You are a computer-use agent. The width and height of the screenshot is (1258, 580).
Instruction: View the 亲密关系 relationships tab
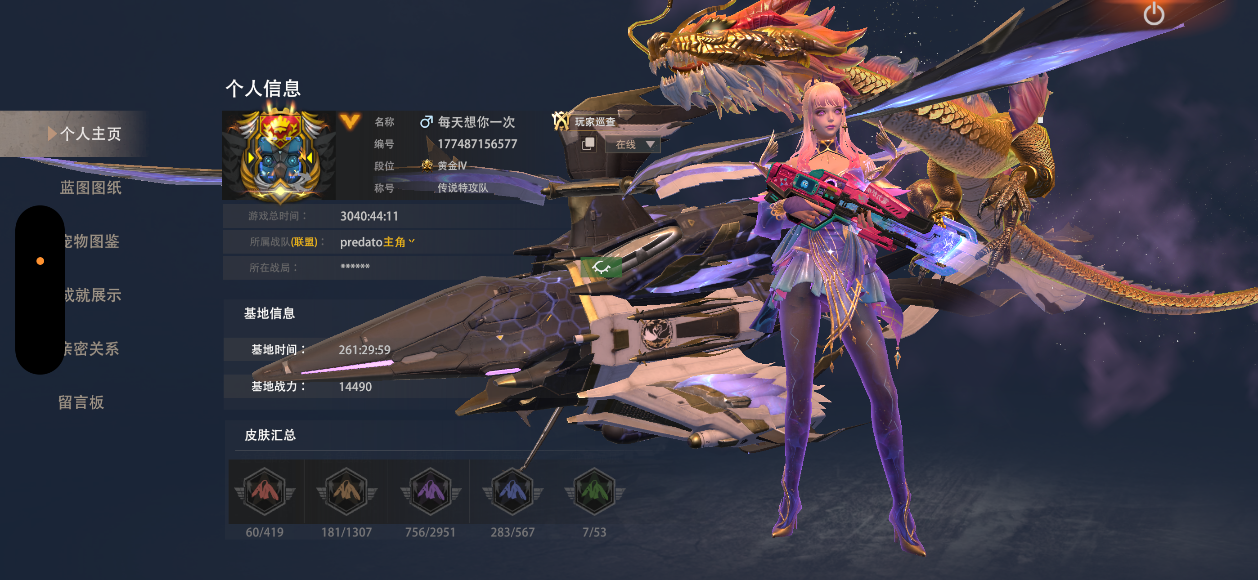[90, 349]
